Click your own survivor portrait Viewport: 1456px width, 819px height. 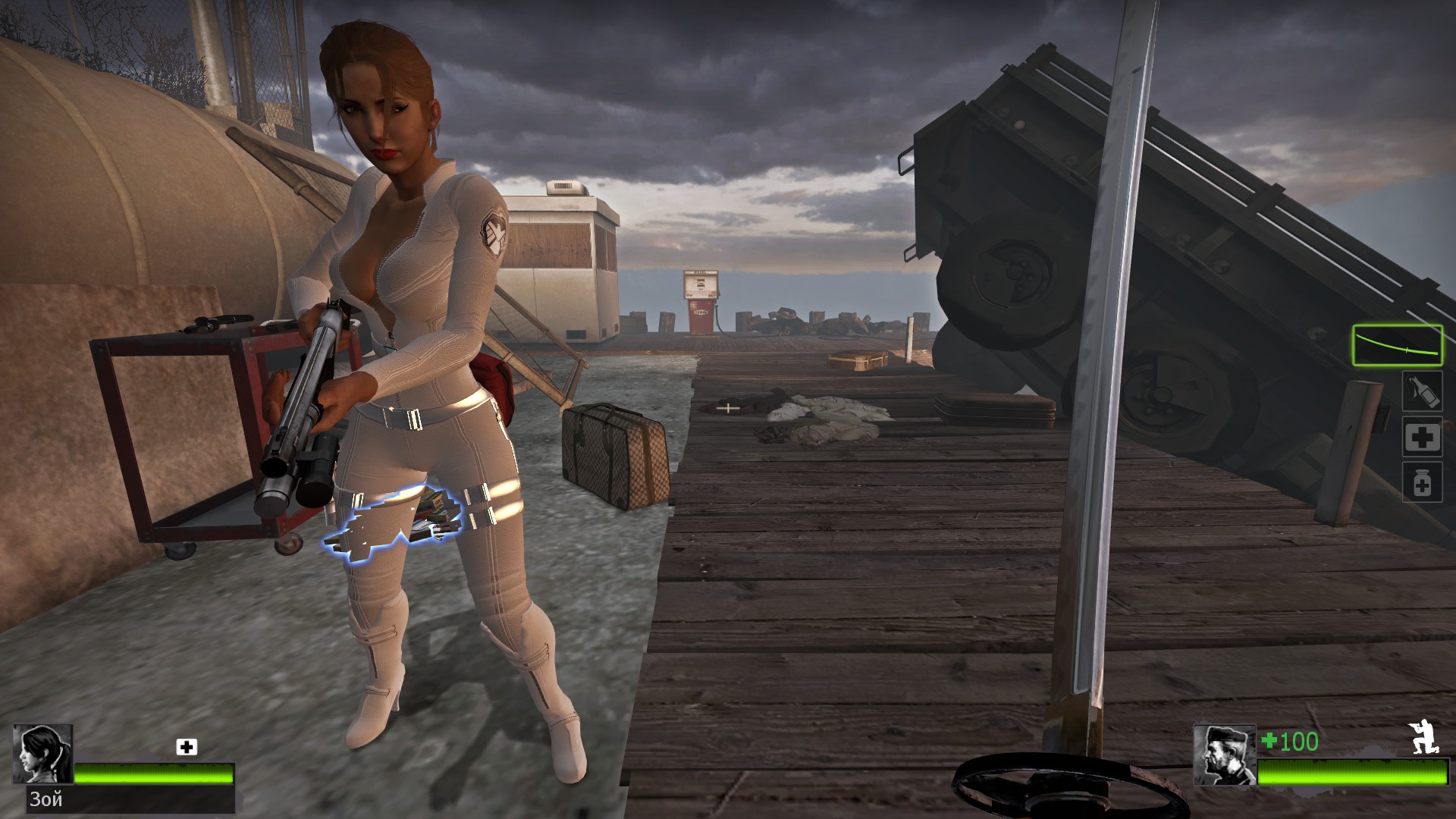1224,755
